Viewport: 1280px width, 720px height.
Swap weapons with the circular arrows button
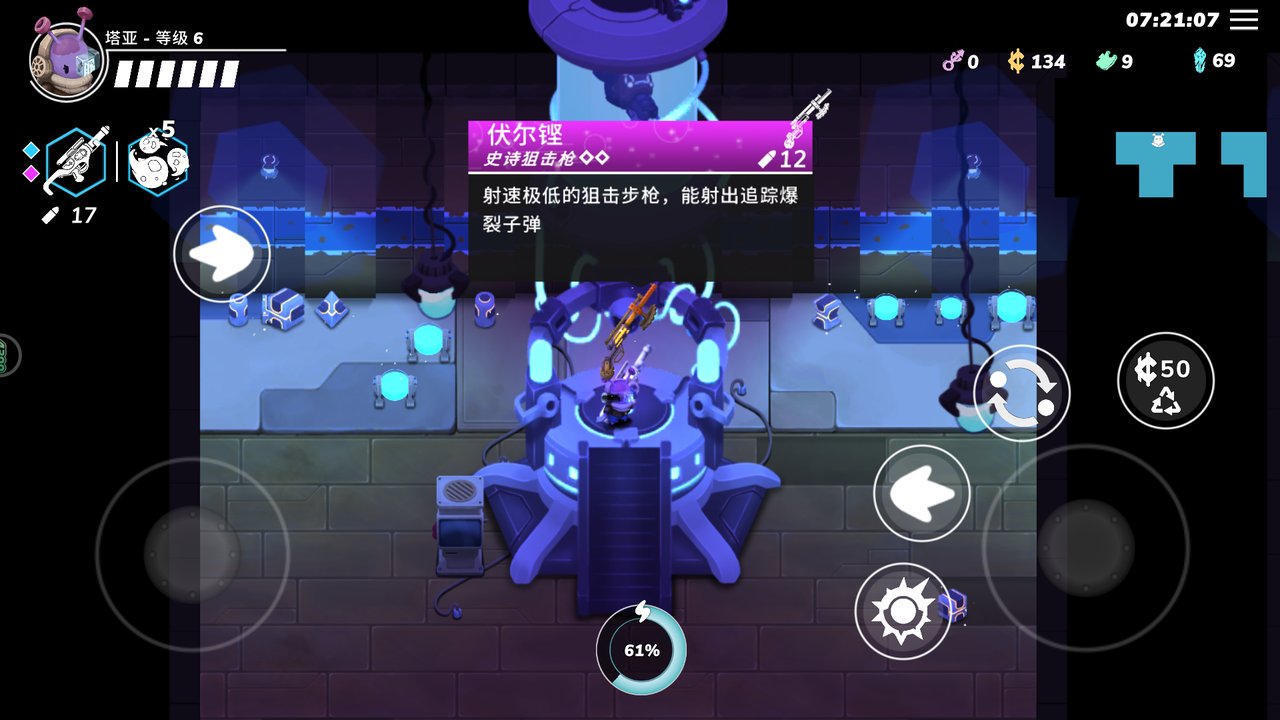tap(1021, 393)
